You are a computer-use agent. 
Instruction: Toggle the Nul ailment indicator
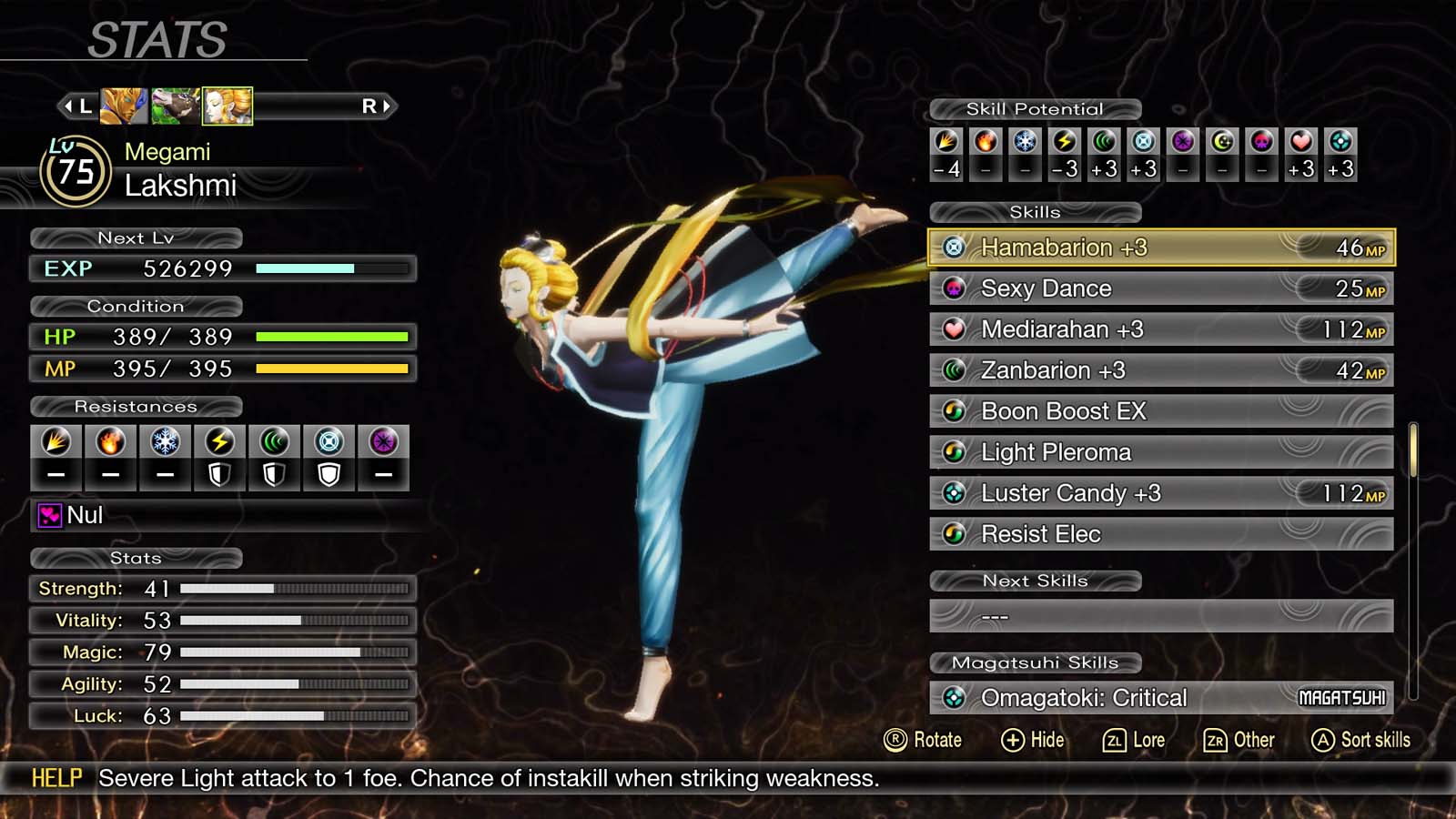(52, 516)
